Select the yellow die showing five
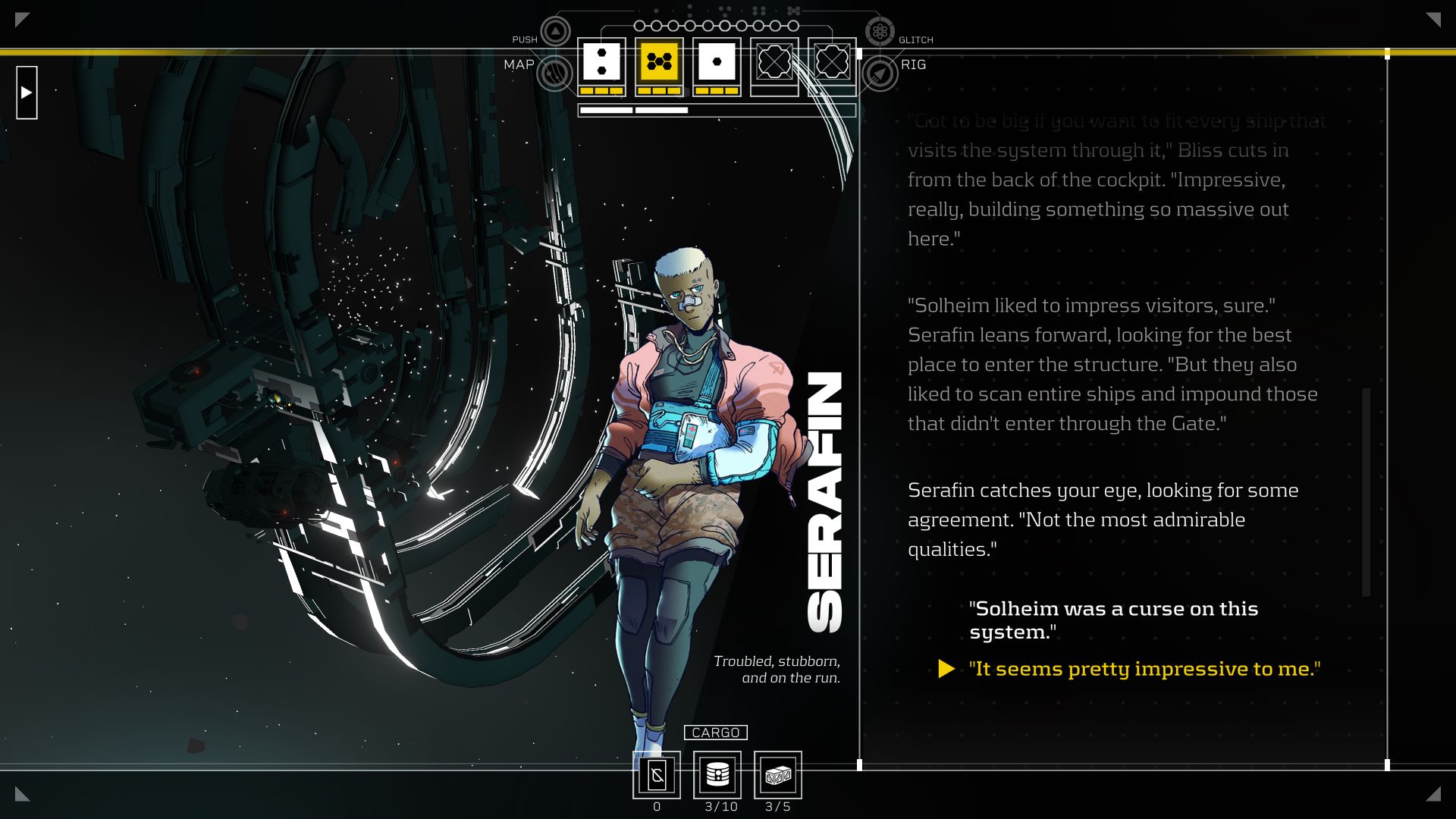The width and height of the screenshot is (1456, 819). click(x=659, y=62)
